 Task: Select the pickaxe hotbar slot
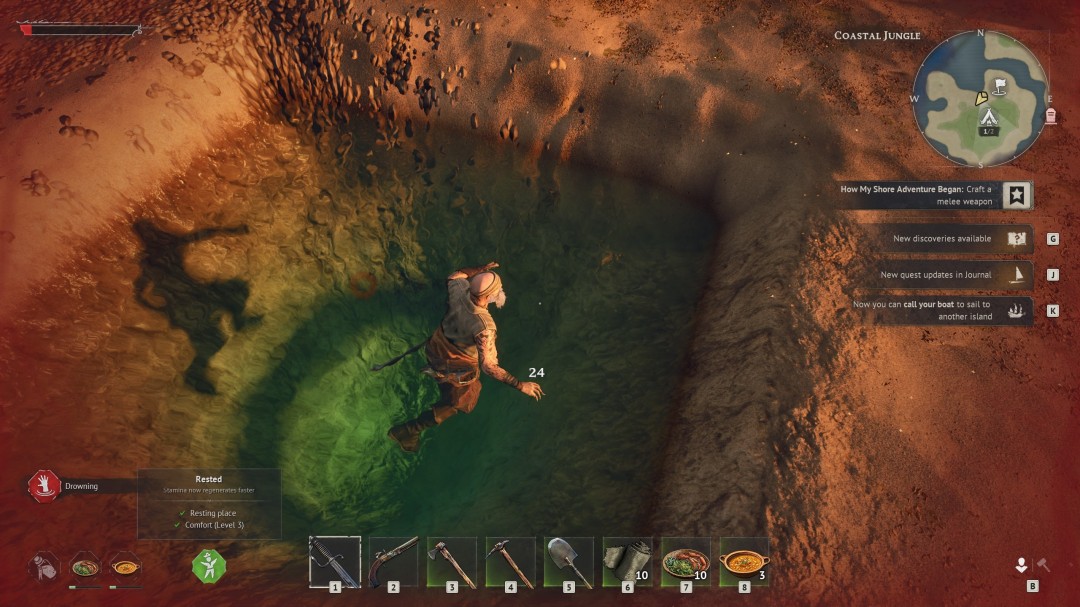coord(510,561)
